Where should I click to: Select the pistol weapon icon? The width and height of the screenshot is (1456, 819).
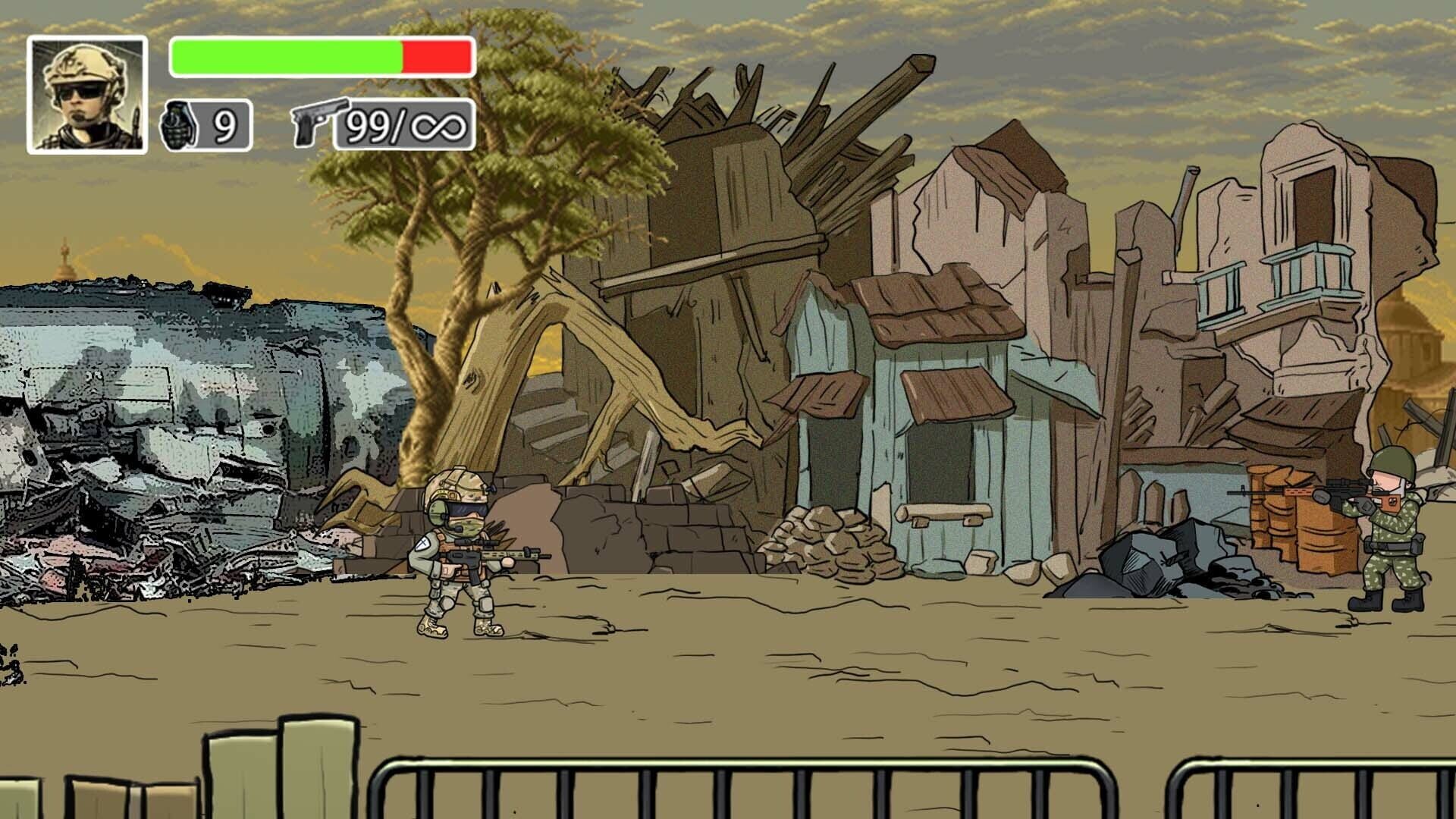tap(318, 121)
